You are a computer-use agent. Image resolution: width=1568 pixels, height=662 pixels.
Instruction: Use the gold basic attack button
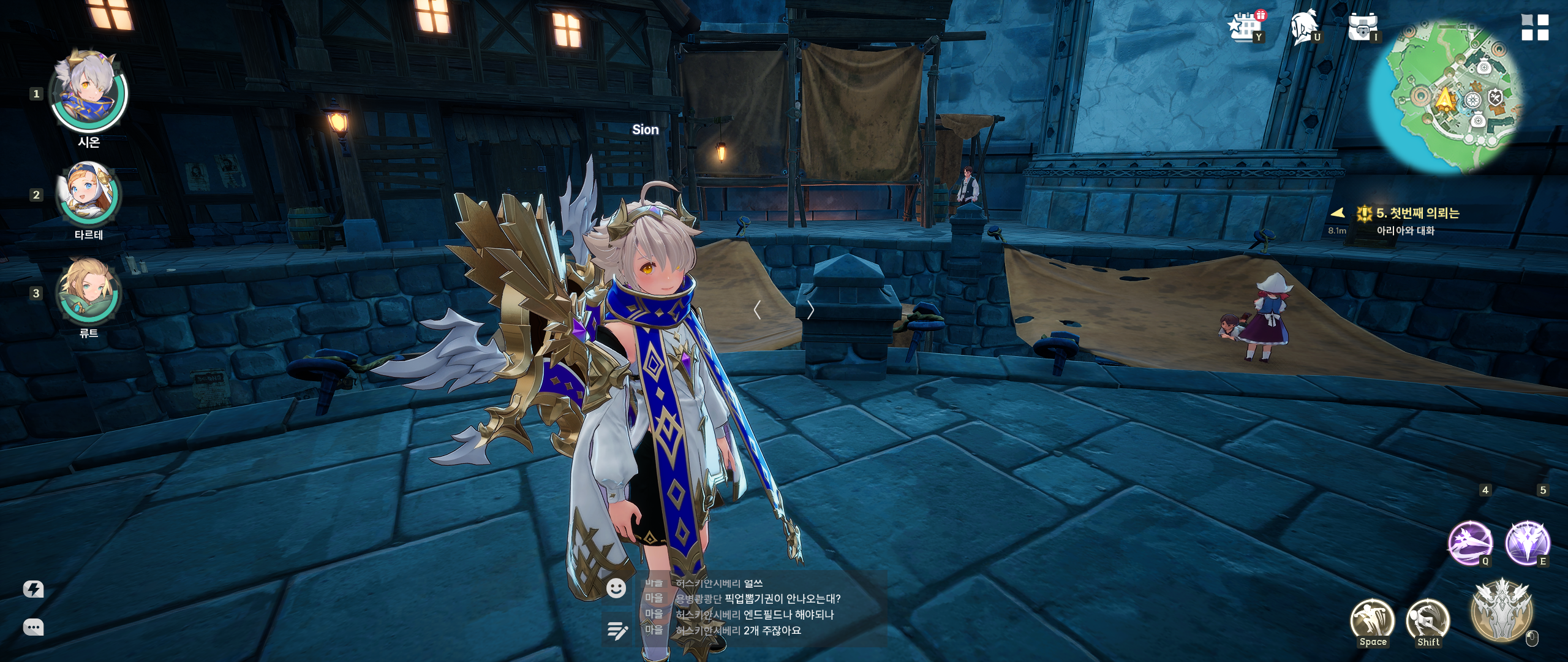pyautogui.click(x=1502, y=611)
